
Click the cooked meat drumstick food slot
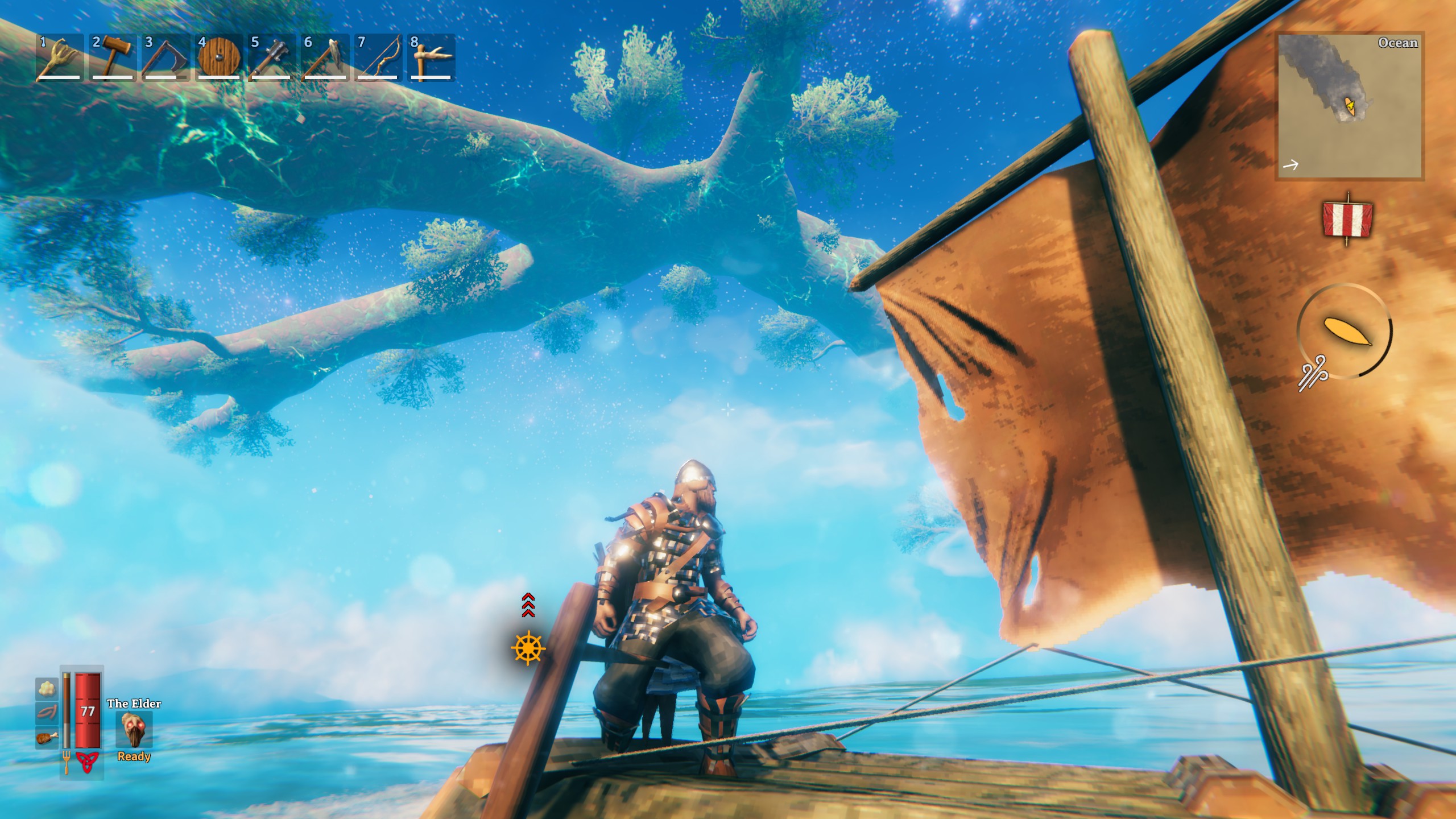47,738
